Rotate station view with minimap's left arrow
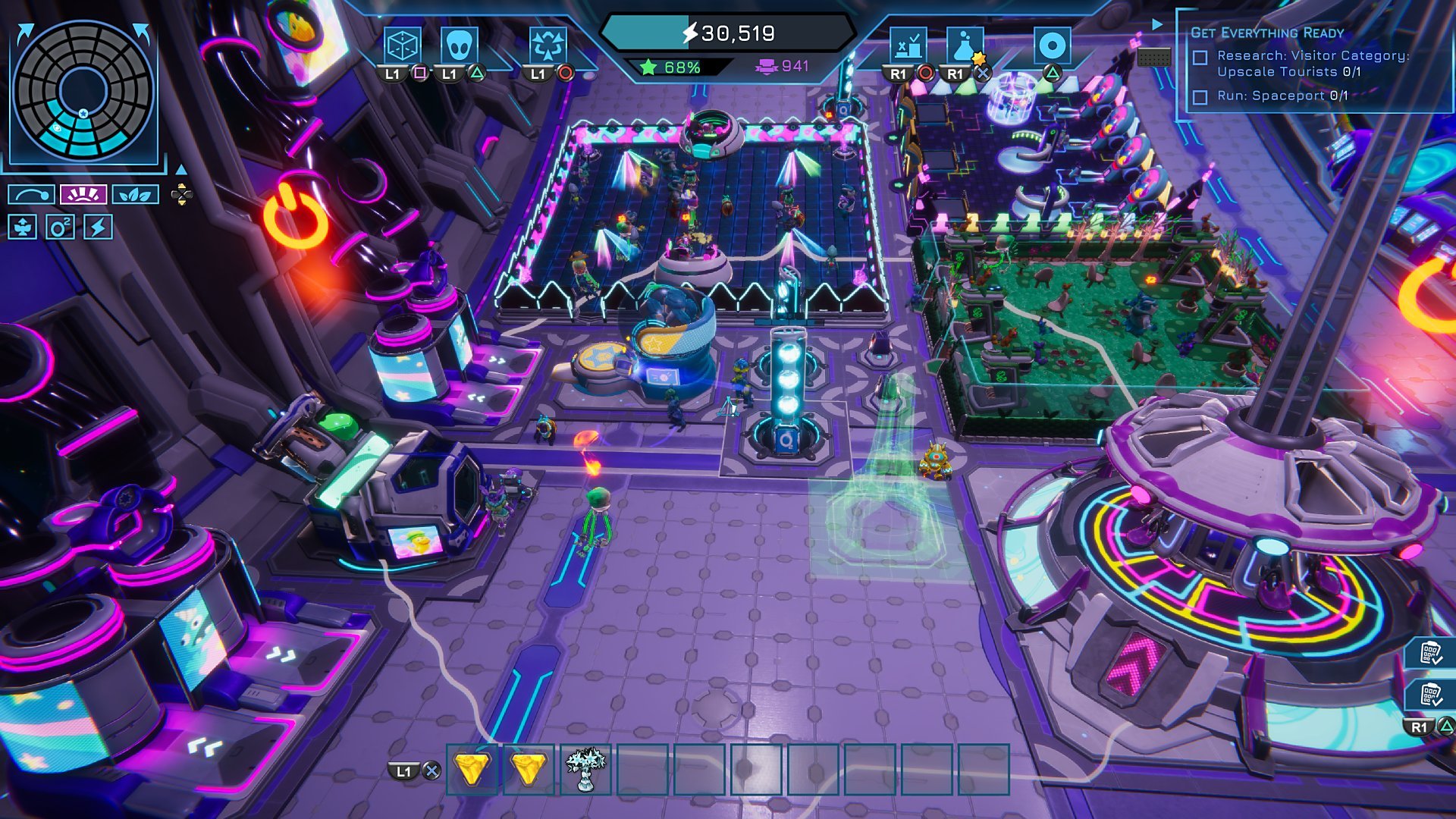Viewport: 1456px width, 819px height. point(25,32)
